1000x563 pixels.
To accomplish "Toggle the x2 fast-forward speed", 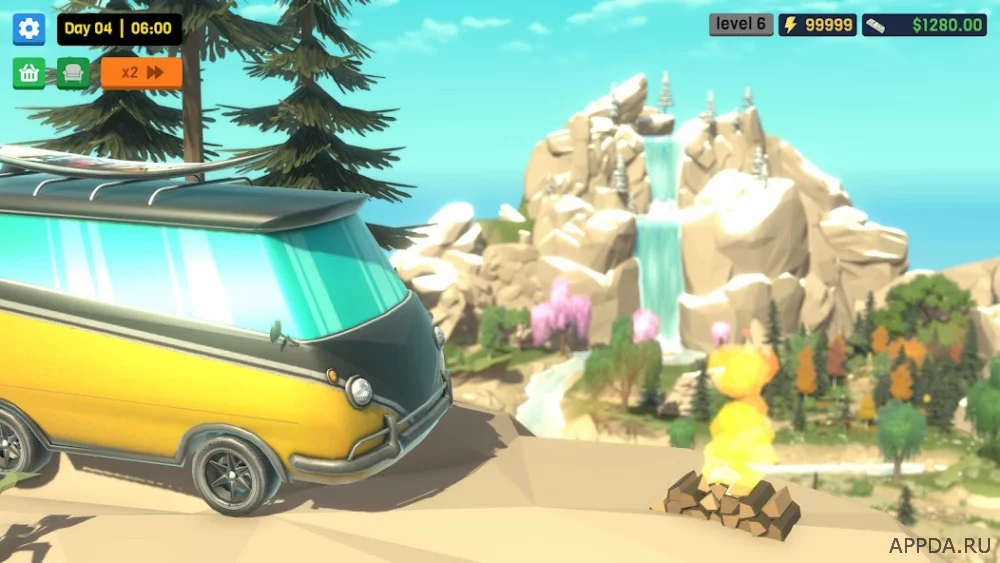I will [142, 73].
